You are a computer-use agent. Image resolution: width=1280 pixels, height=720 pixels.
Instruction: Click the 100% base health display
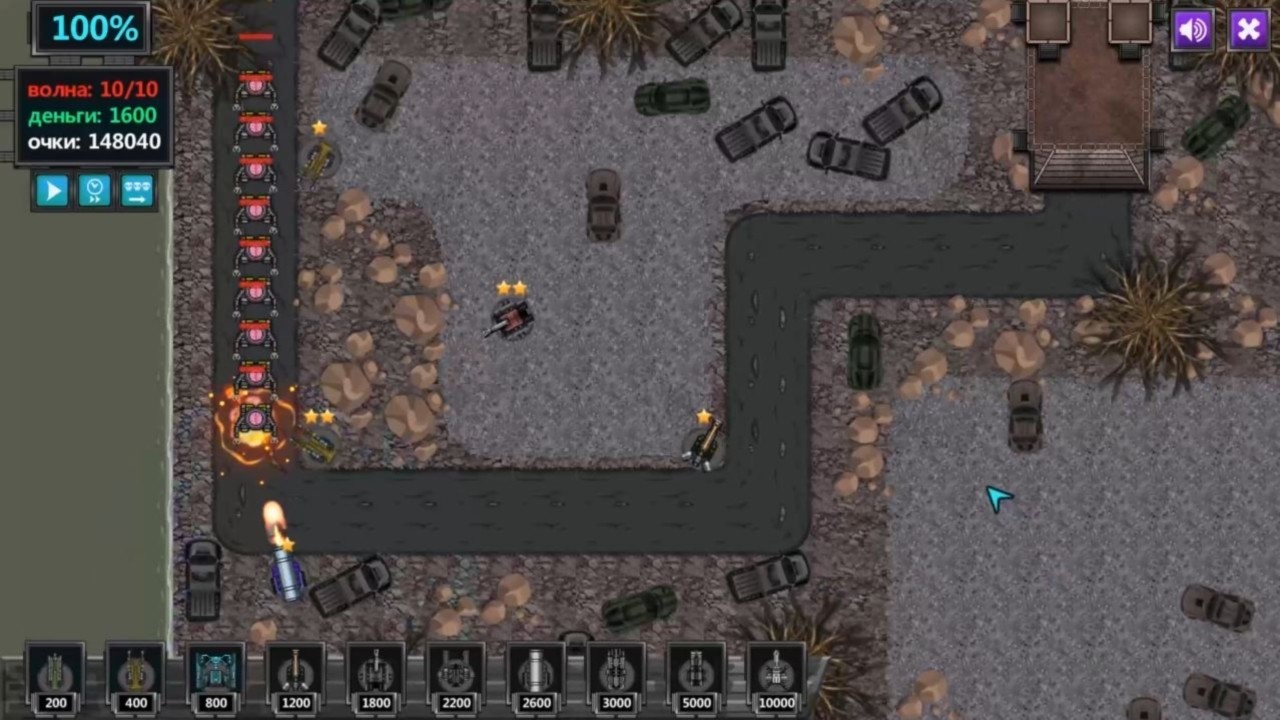(93, 28)
